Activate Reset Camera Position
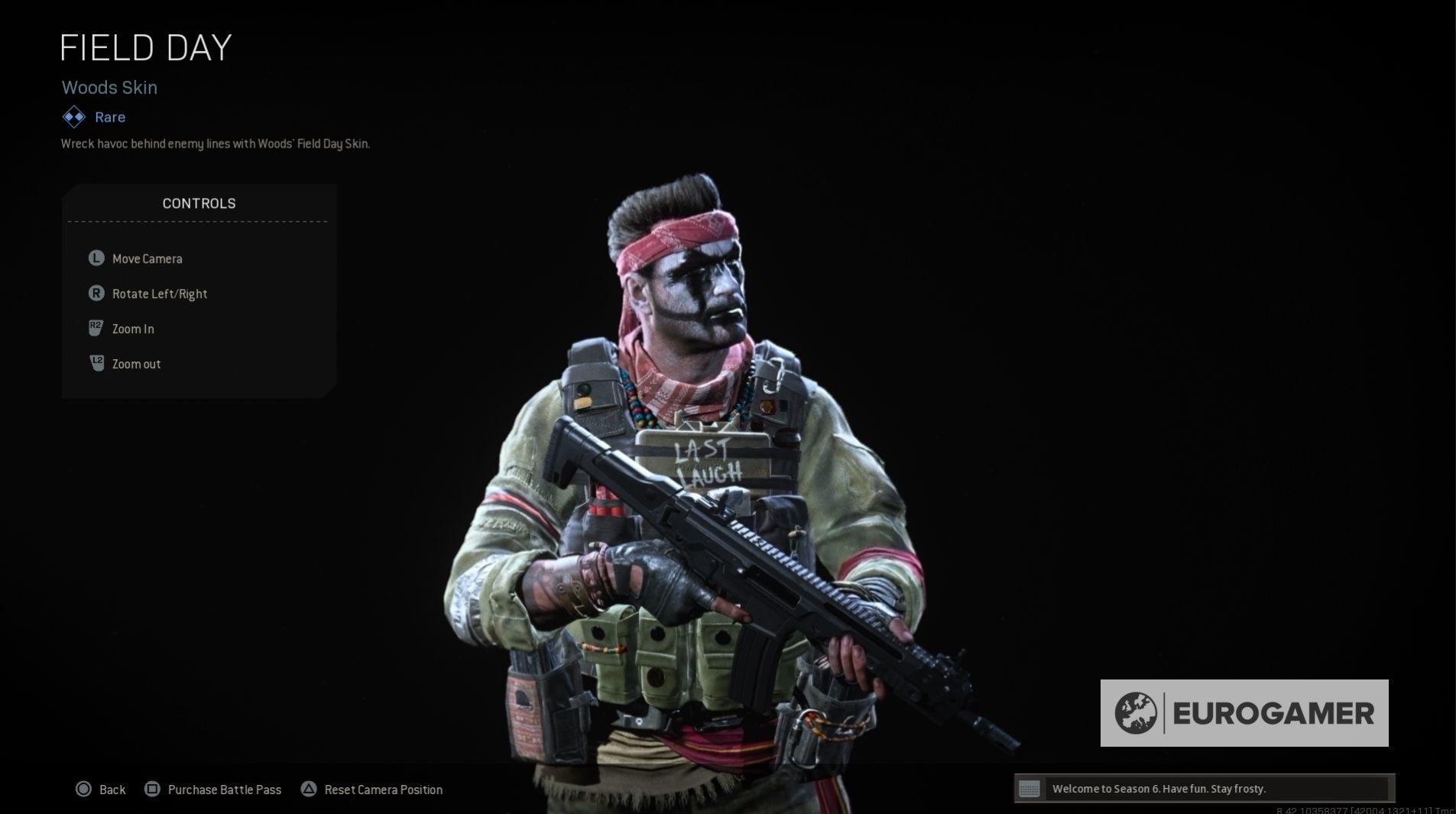This screenshot has width=1456, height=814. 384,789
